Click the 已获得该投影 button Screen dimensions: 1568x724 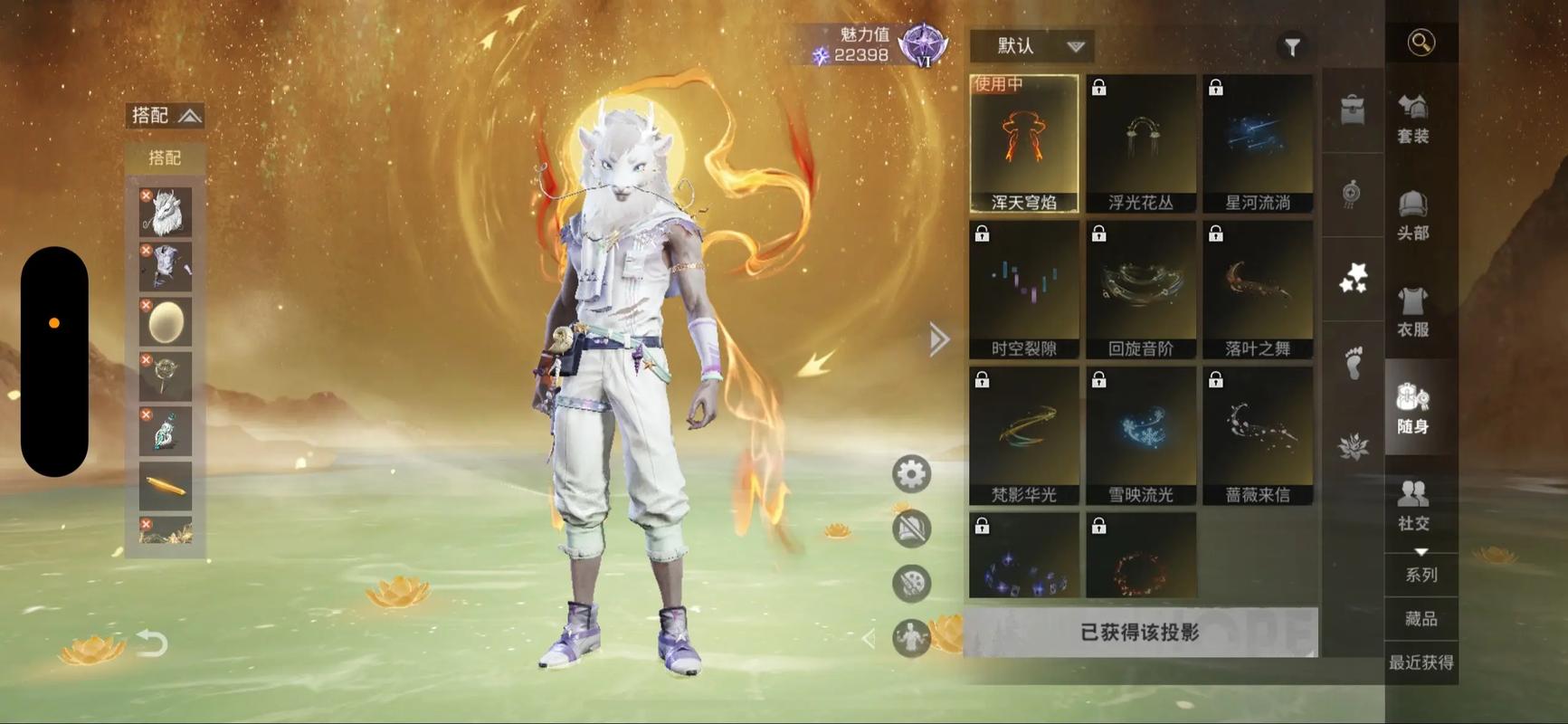tap(1140, 633)
